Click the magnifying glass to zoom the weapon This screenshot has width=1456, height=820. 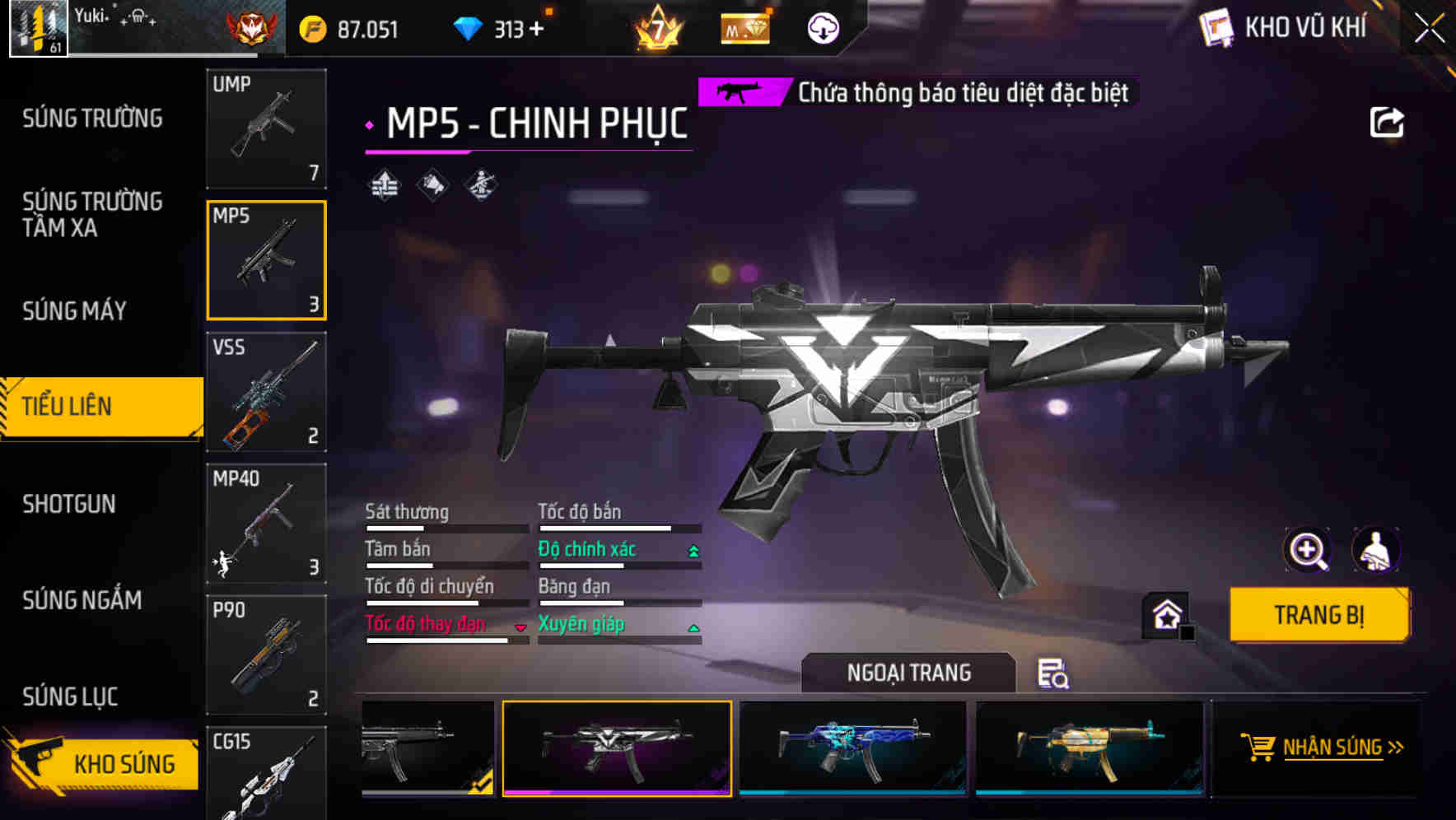click(x=1309, y=550)
